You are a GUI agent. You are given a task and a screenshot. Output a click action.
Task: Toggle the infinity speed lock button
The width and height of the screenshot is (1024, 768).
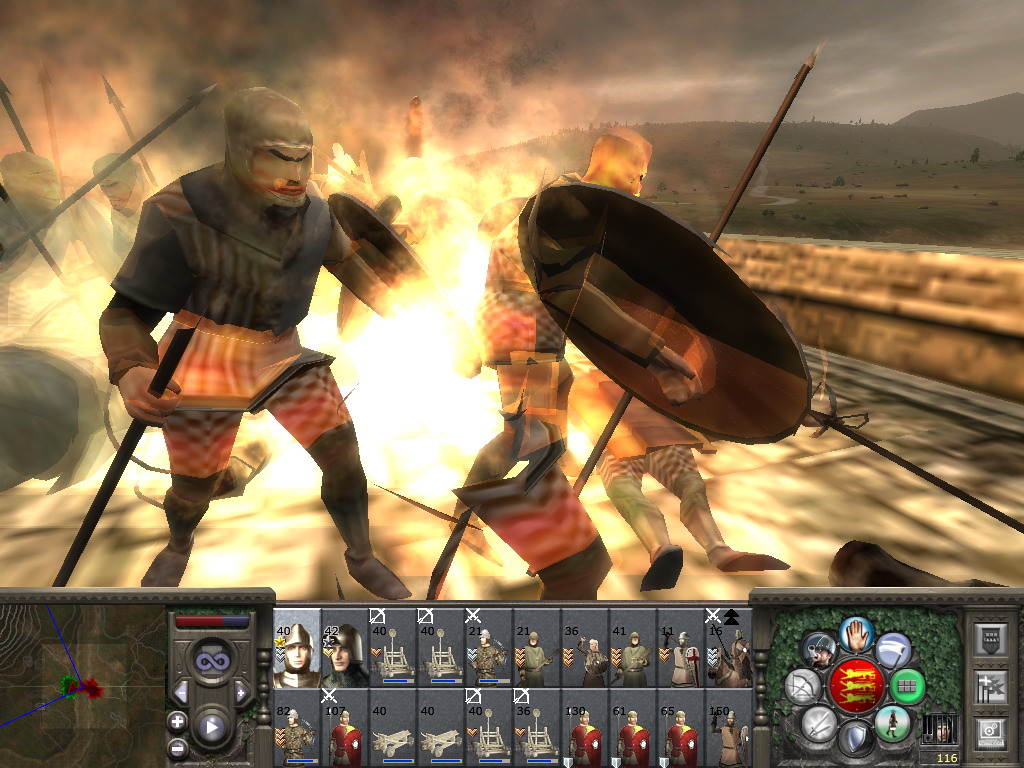click(x=211, y=659)
